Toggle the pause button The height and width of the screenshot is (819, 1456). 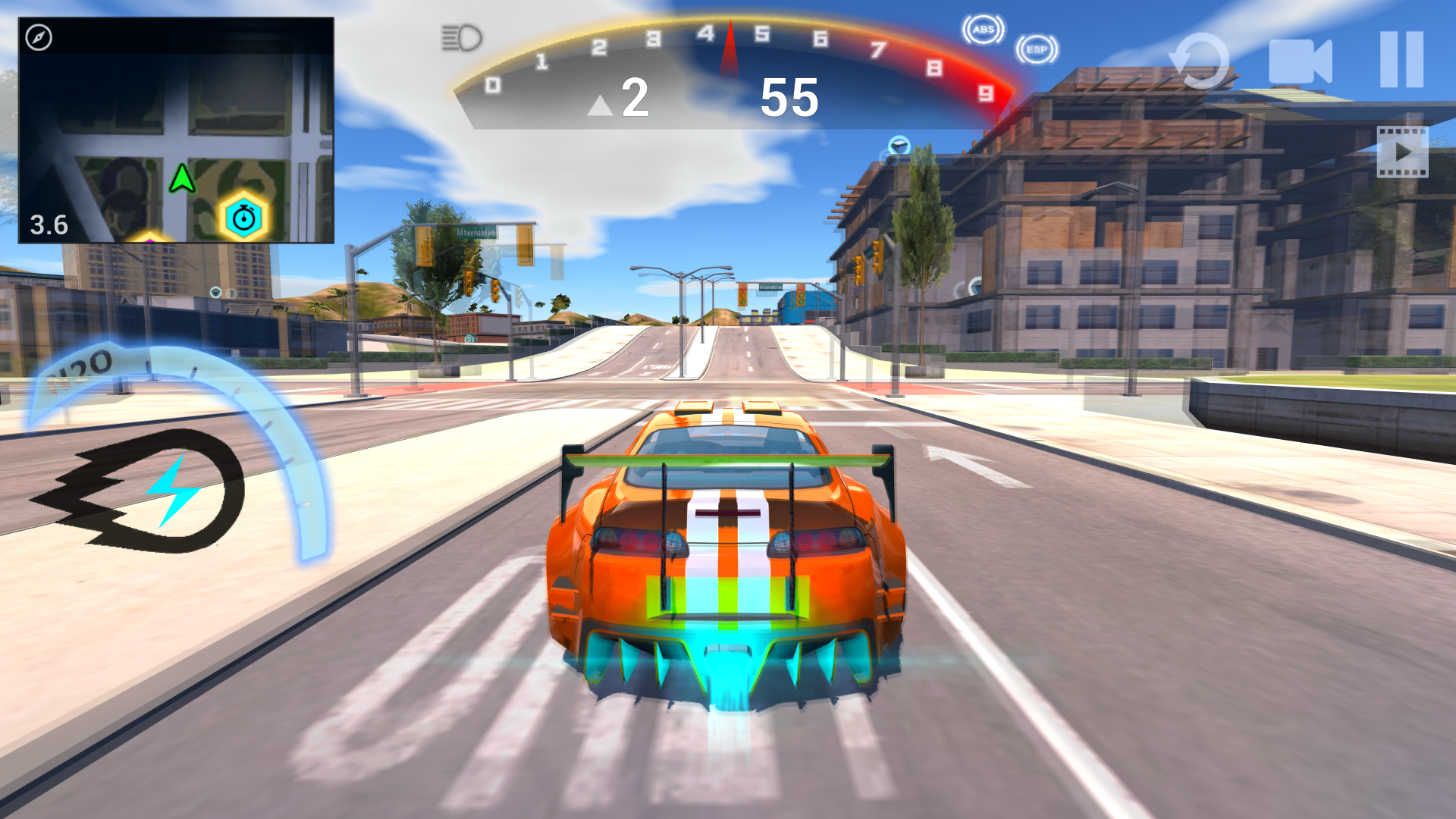coord(1401,59)
